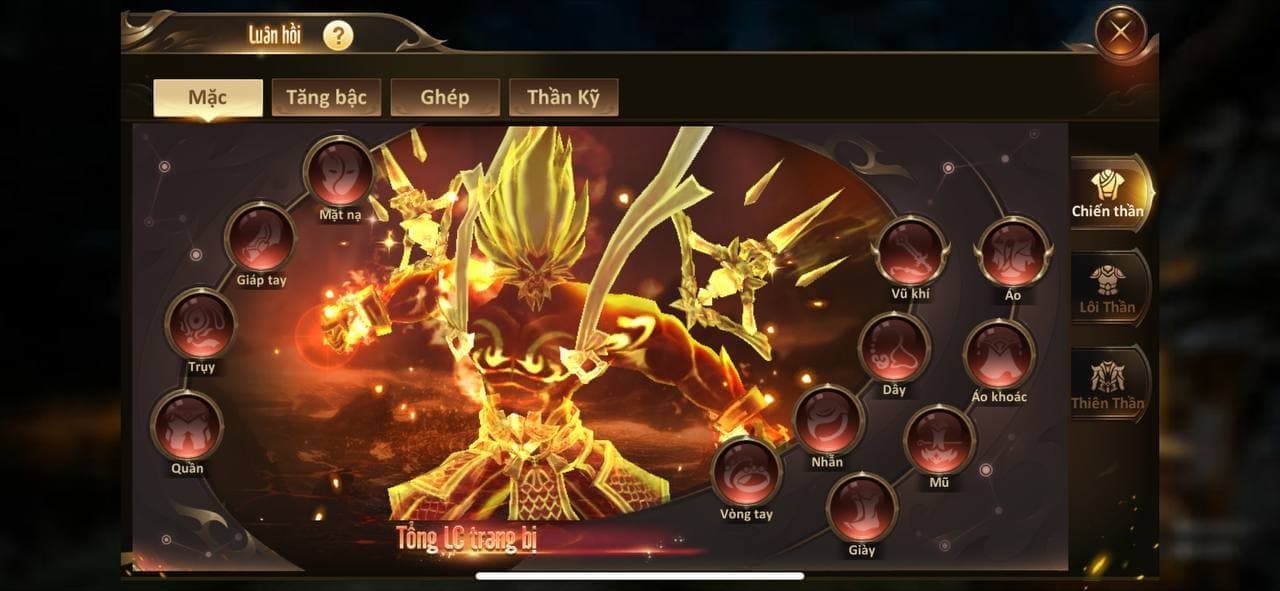Choose the Vòng tay bracelet slot
Image resolution: width=1280 pixels, height=591 pixels.
(746, 472)
